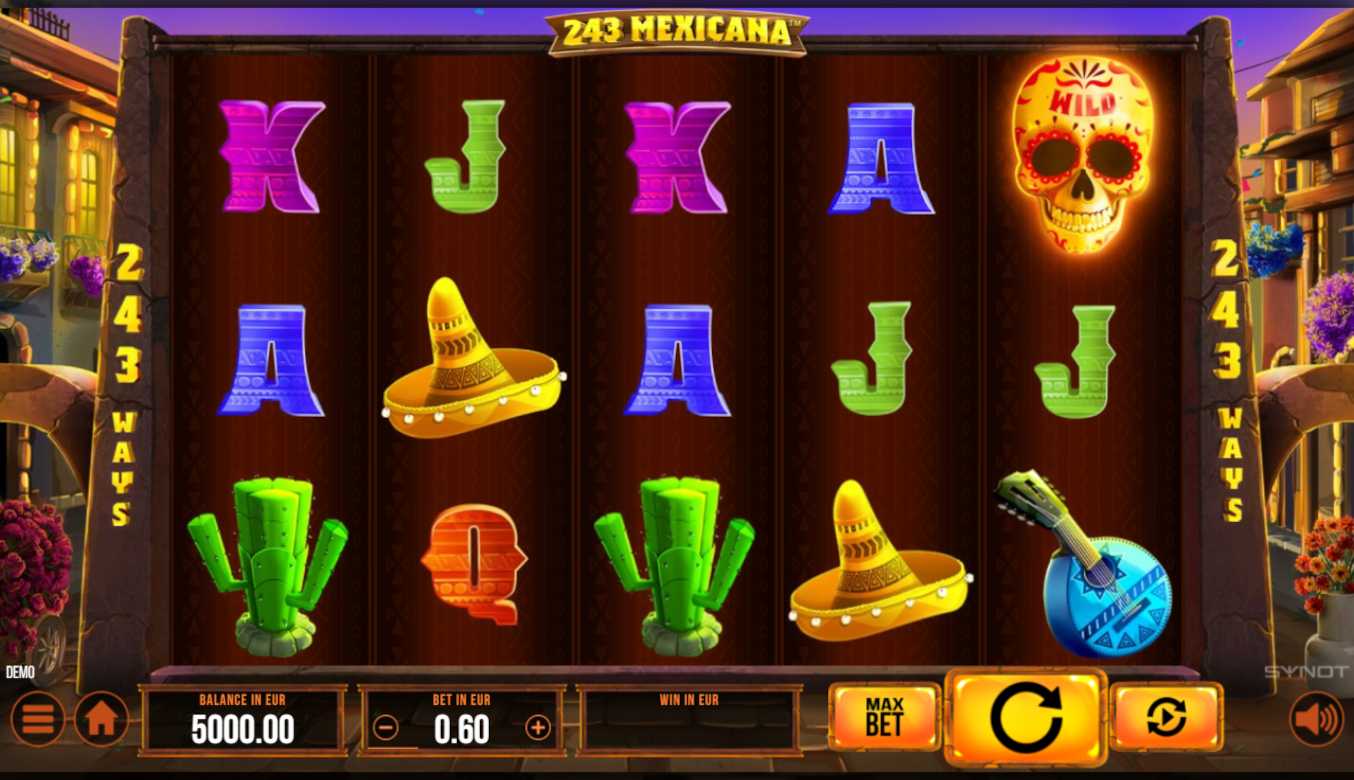
Task: Go to the home screen
Action: 102,719
